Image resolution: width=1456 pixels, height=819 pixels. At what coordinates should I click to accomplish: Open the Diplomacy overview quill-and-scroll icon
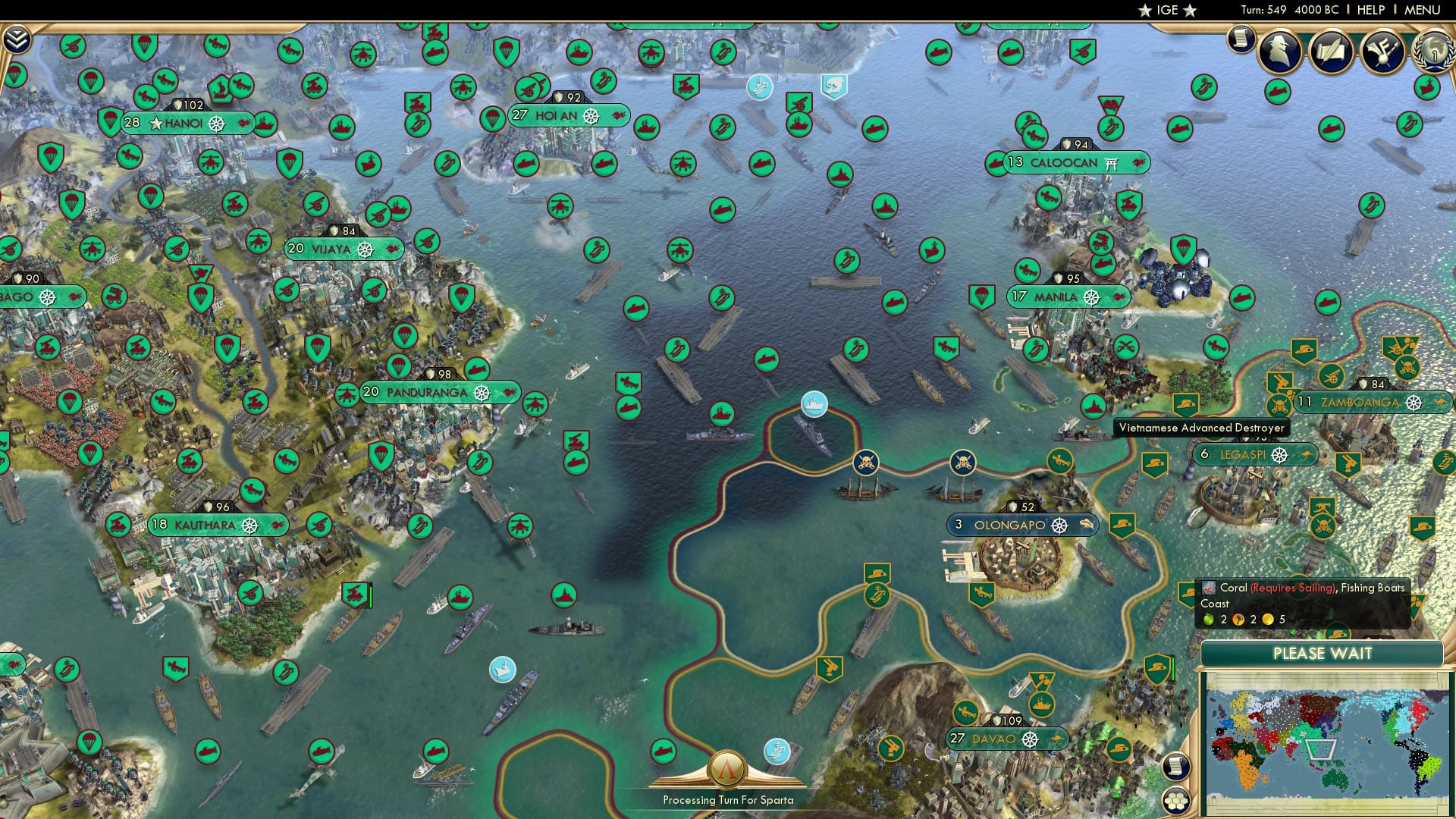coord(1331,52)
